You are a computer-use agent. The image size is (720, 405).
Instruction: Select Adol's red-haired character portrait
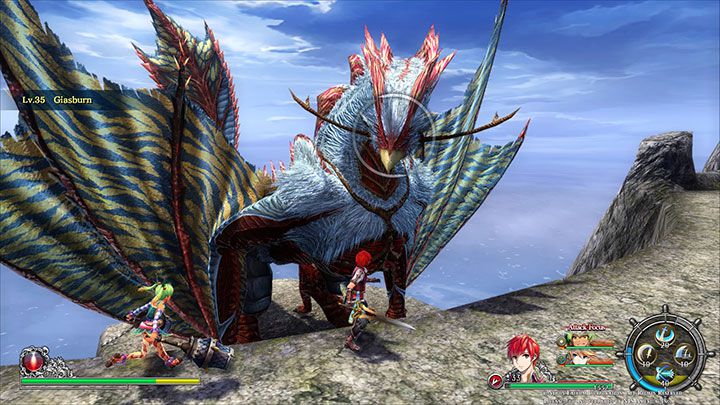pos(521,357)
